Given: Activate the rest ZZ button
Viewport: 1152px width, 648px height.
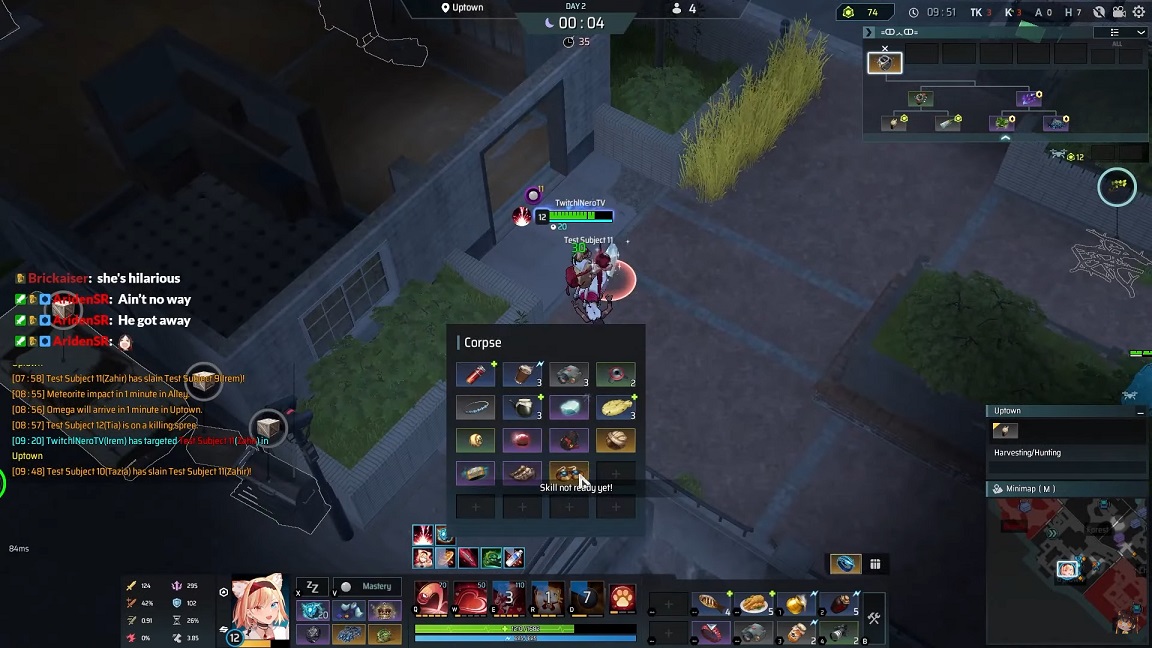Looking at the screenshot, I should (x=312, y=587).
